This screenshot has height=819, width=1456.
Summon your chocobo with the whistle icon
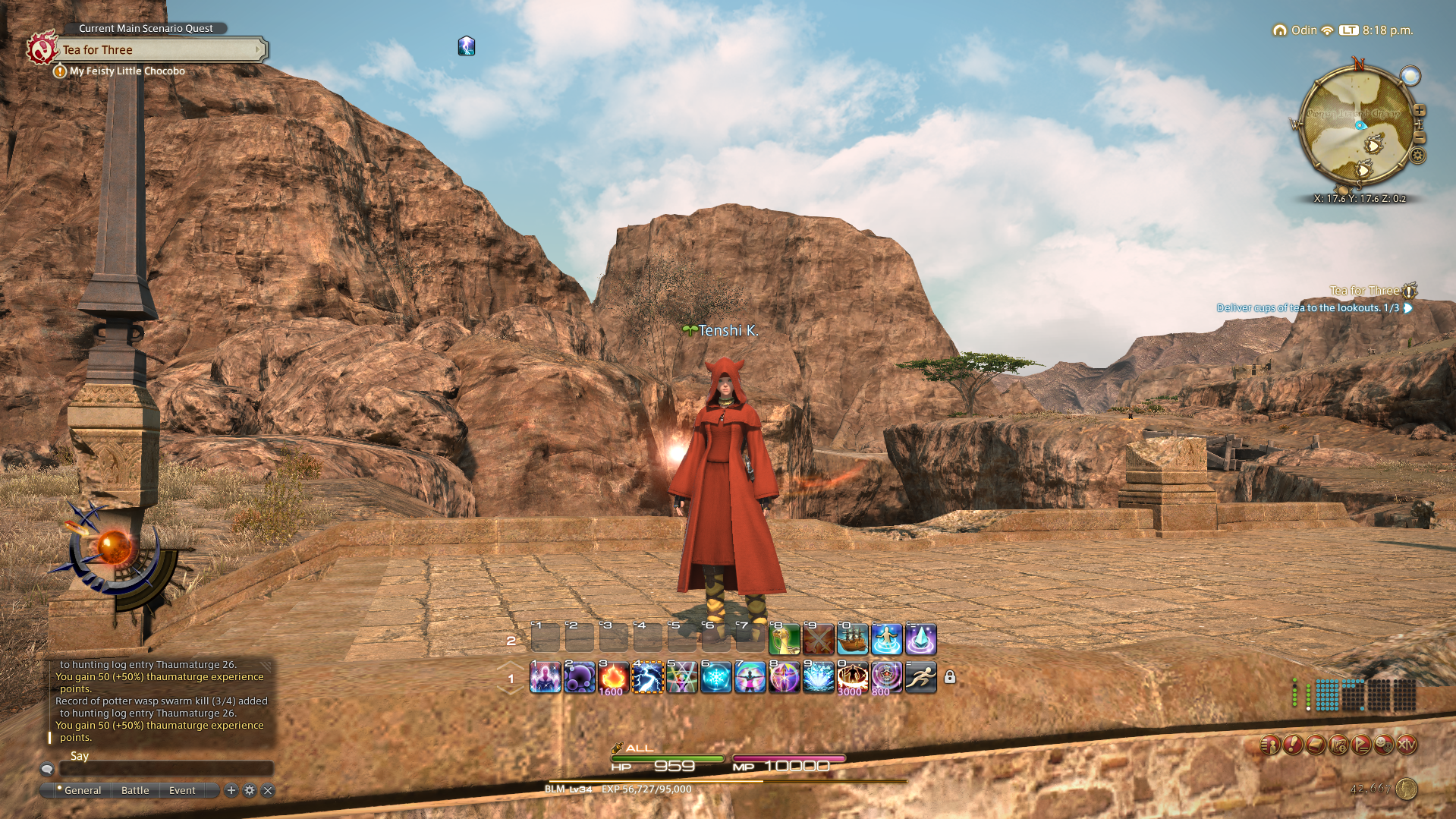[783, 638]
